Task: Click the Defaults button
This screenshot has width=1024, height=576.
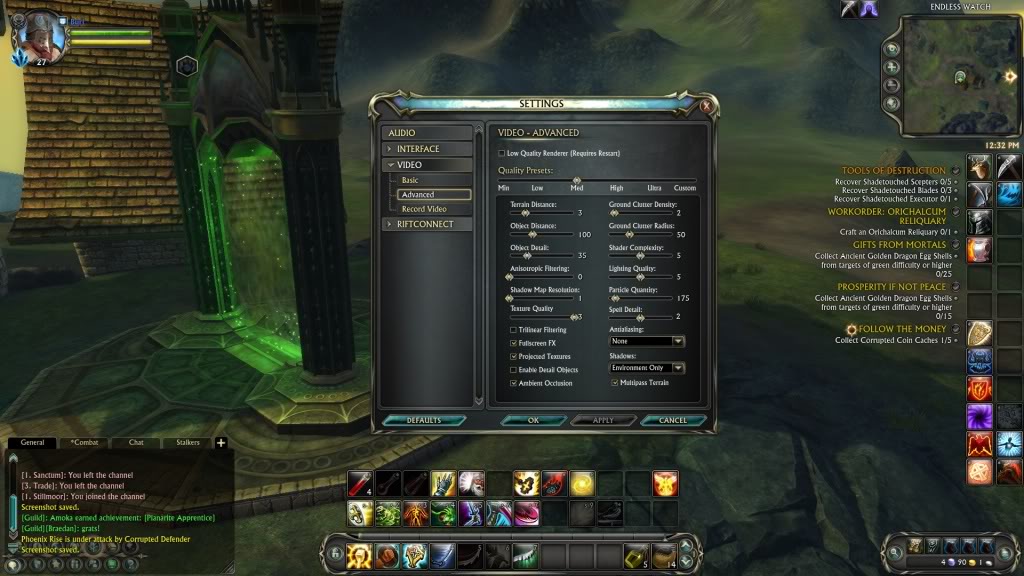Action: pyautogui.click(x=424, y=420)
